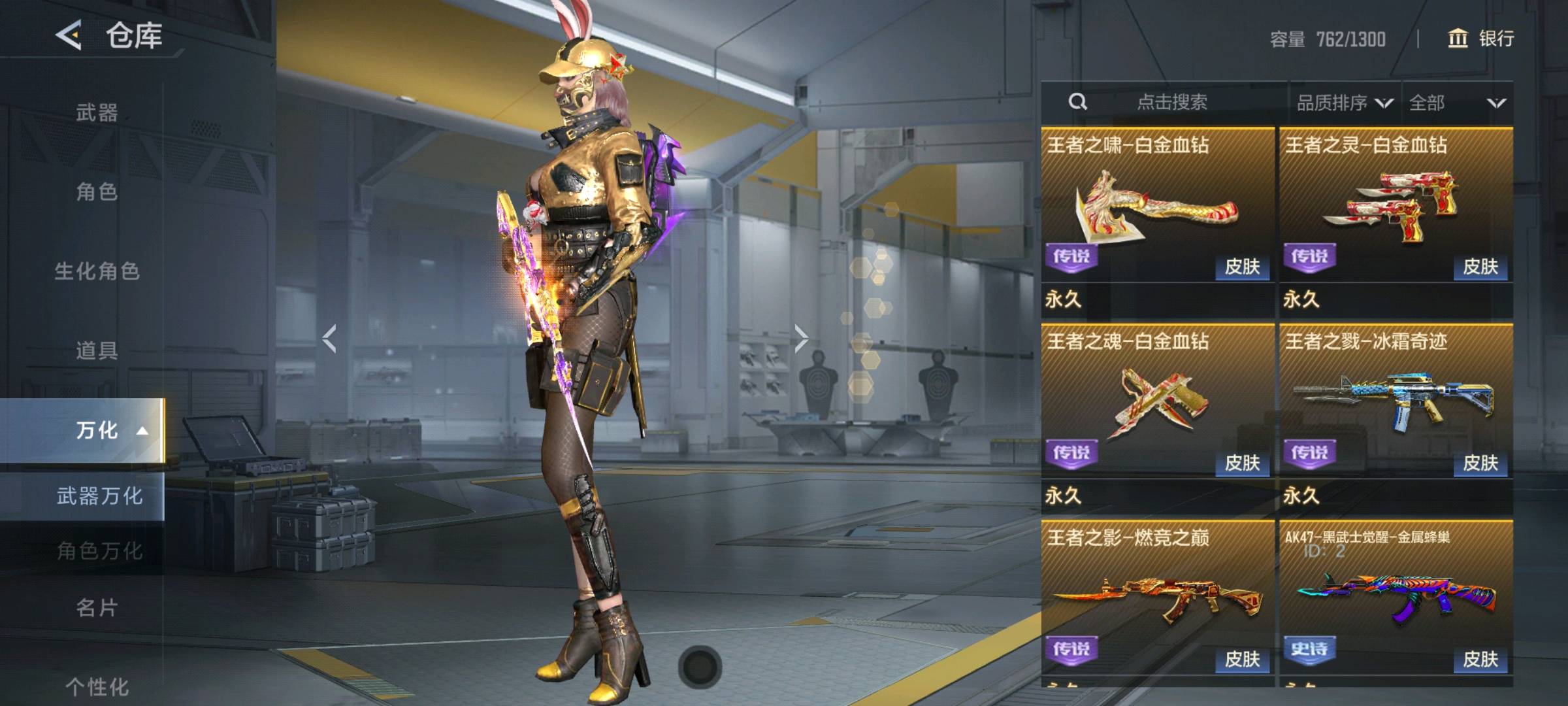Collapse the 万化 category expander

point(142,431)
